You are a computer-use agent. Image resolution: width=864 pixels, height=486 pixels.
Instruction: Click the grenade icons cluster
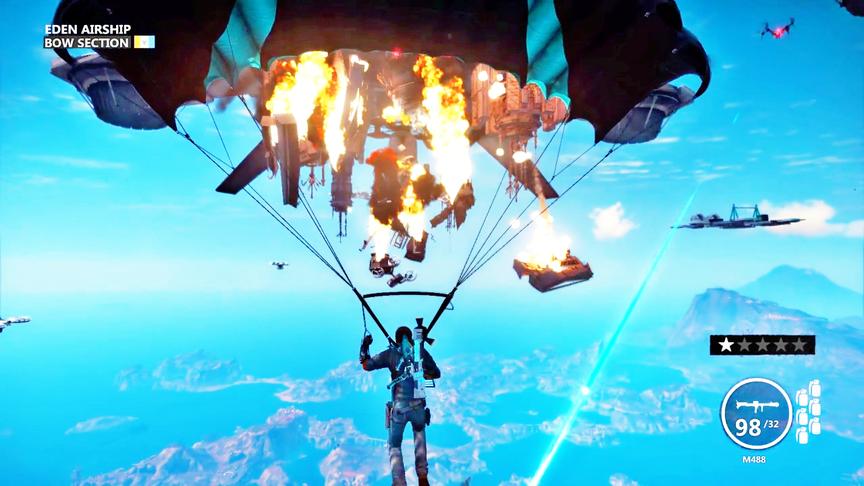tap(808, 411)
